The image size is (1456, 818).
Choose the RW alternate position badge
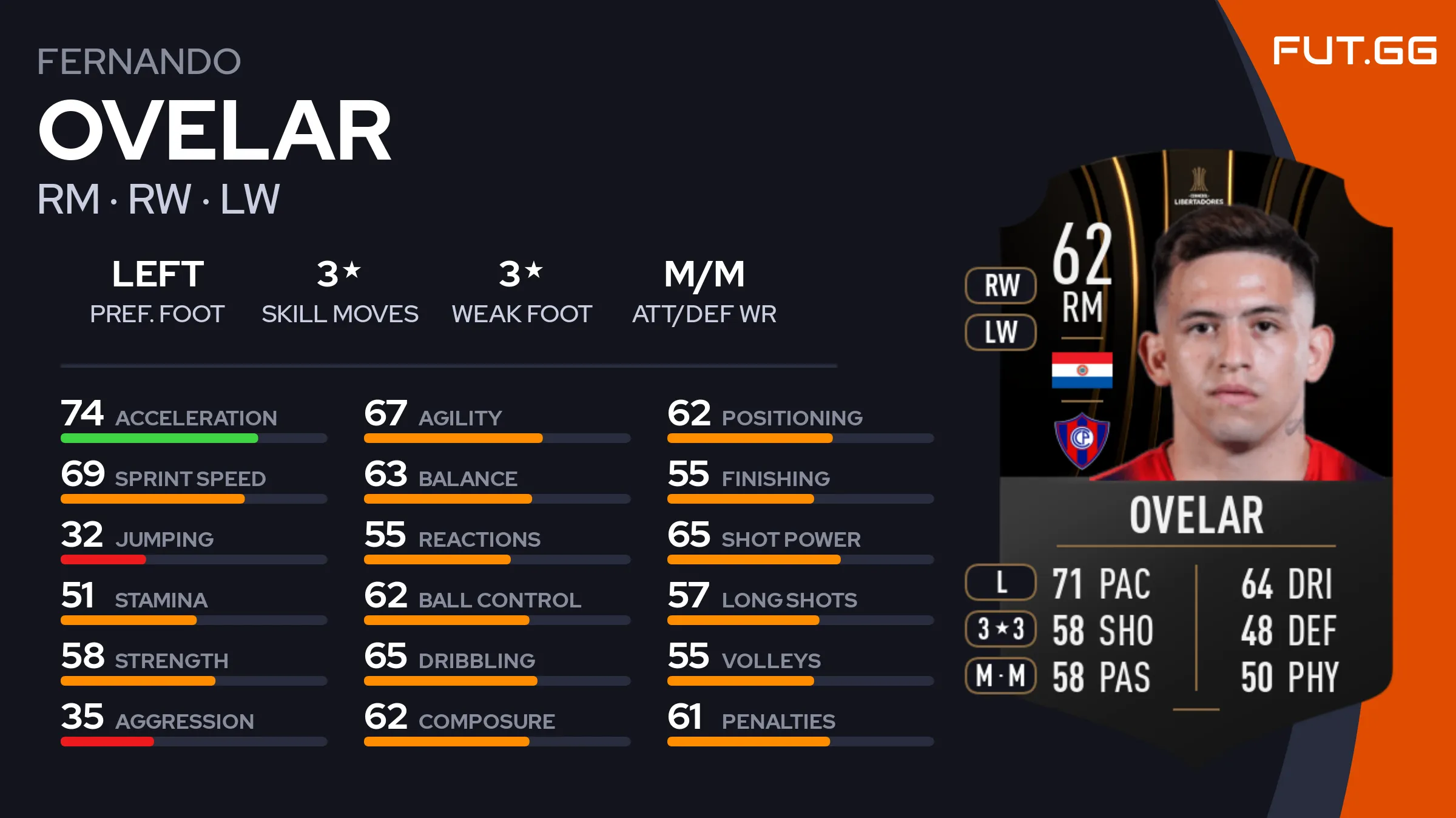[1000, 285]
